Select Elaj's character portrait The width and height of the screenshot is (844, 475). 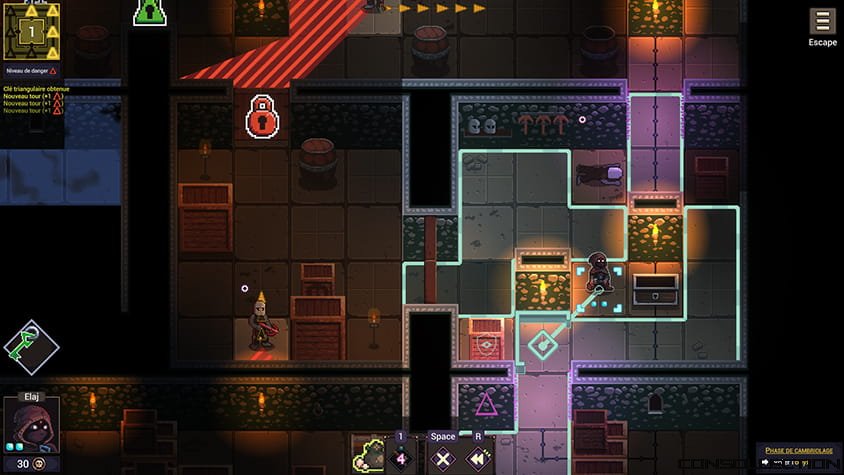coord(30,425)
